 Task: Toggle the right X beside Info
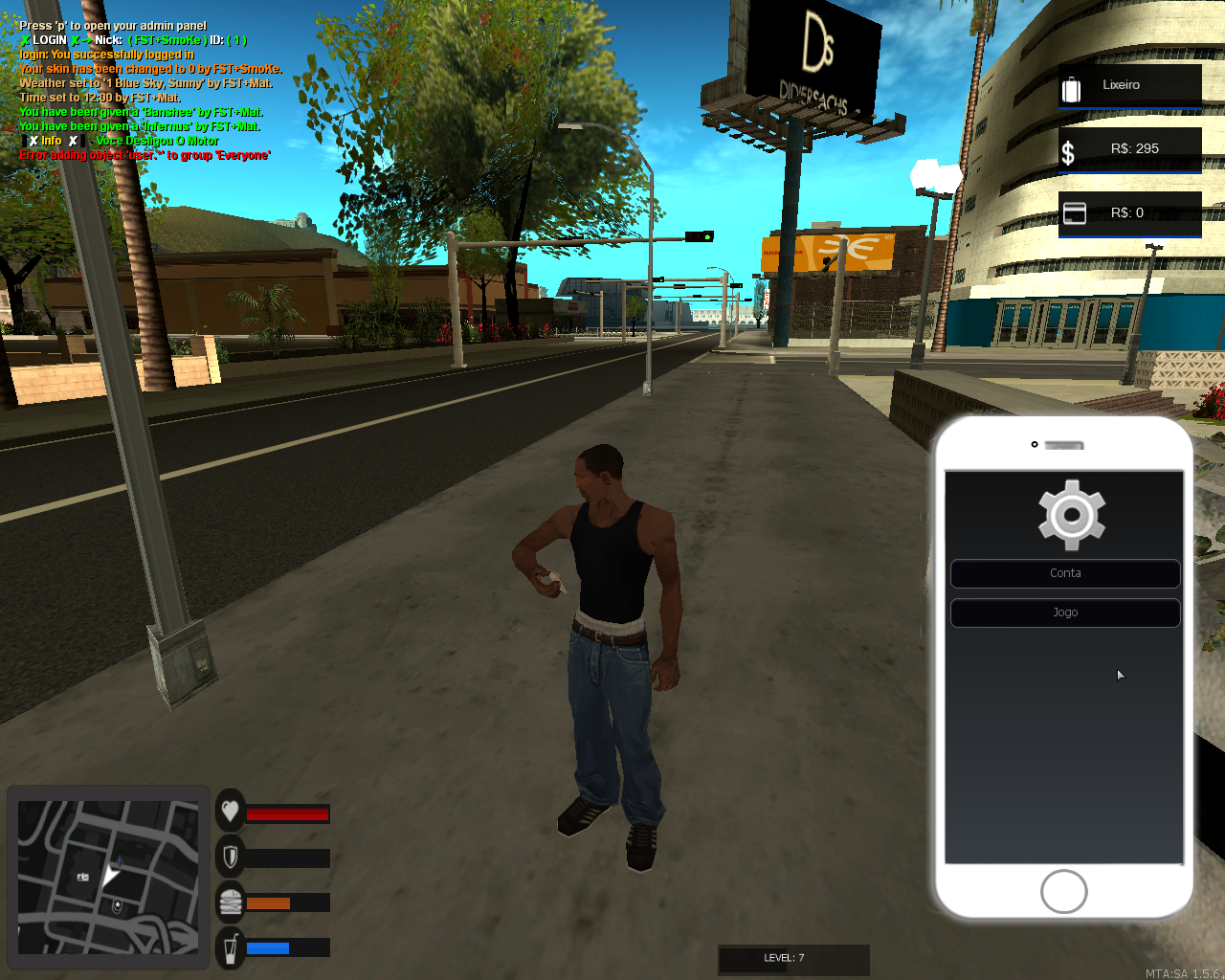[76, 140]
